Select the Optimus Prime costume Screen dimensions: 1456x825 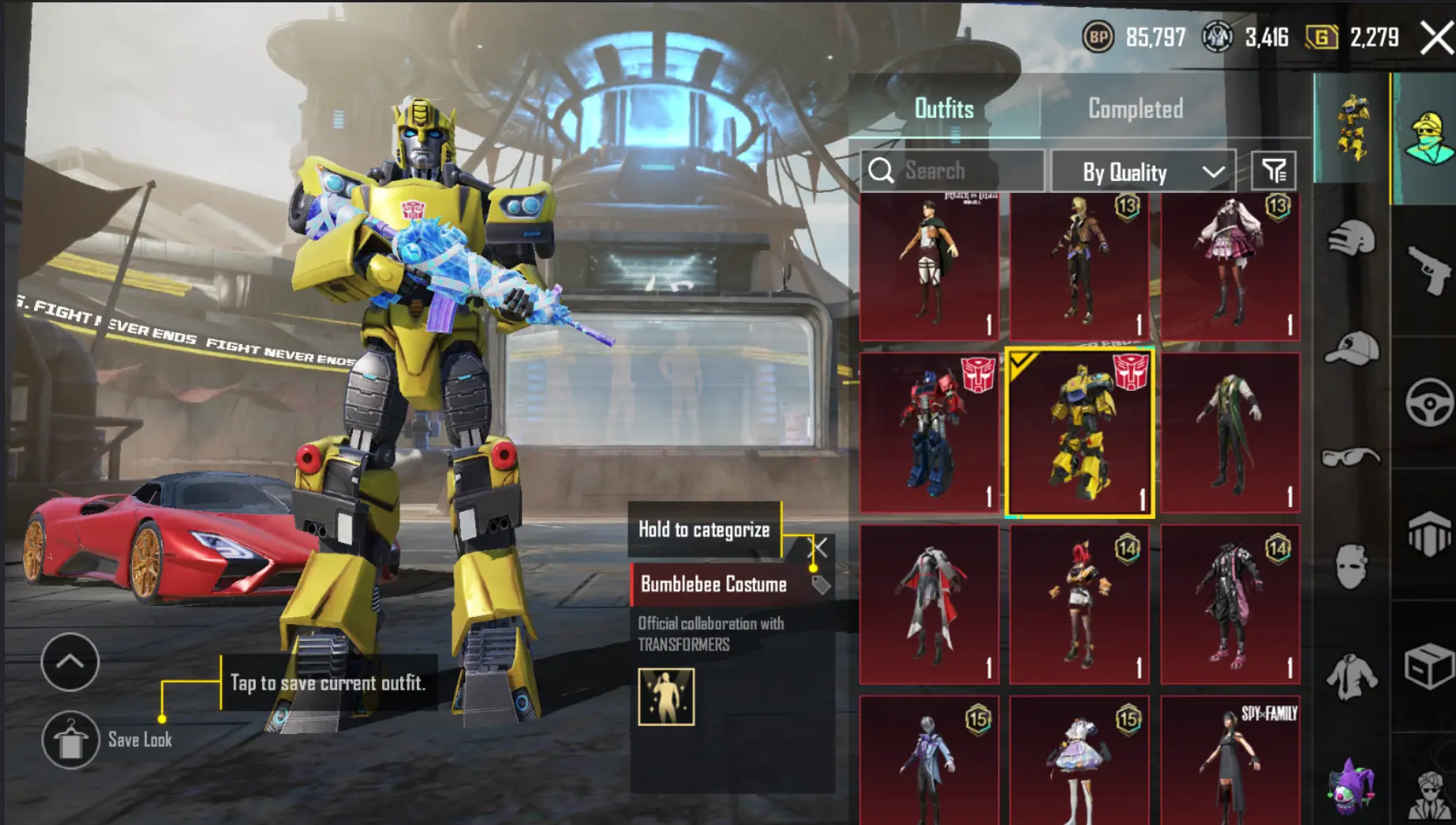coord(929,432)
